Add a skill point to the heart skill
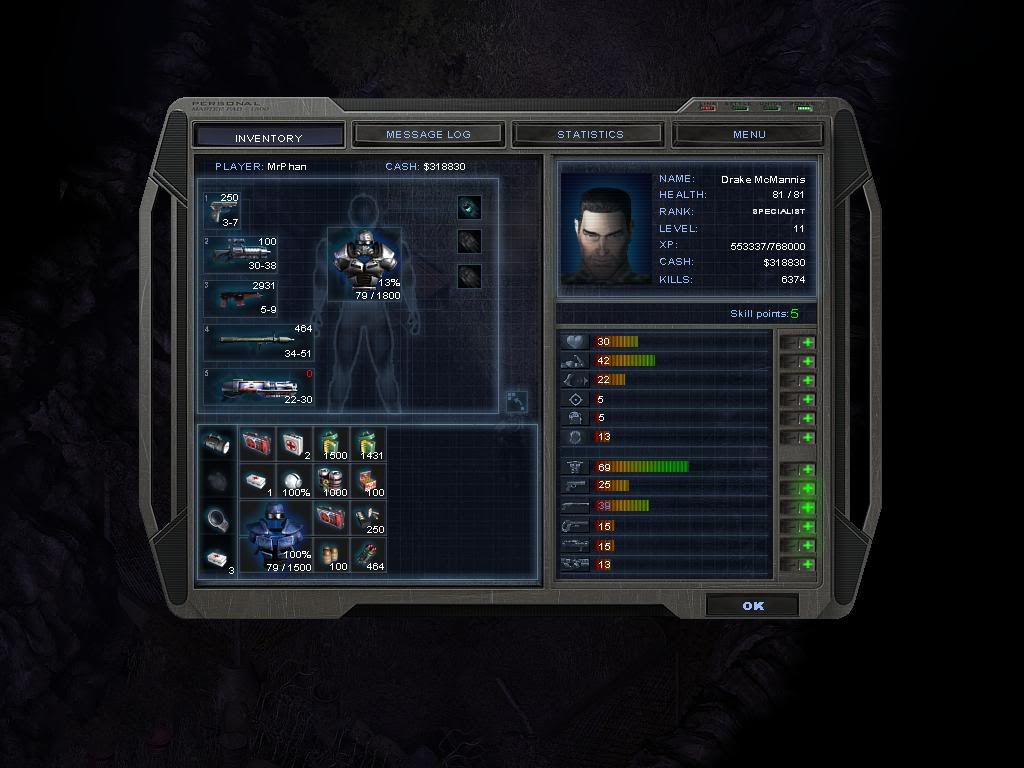 coord(807,342)
